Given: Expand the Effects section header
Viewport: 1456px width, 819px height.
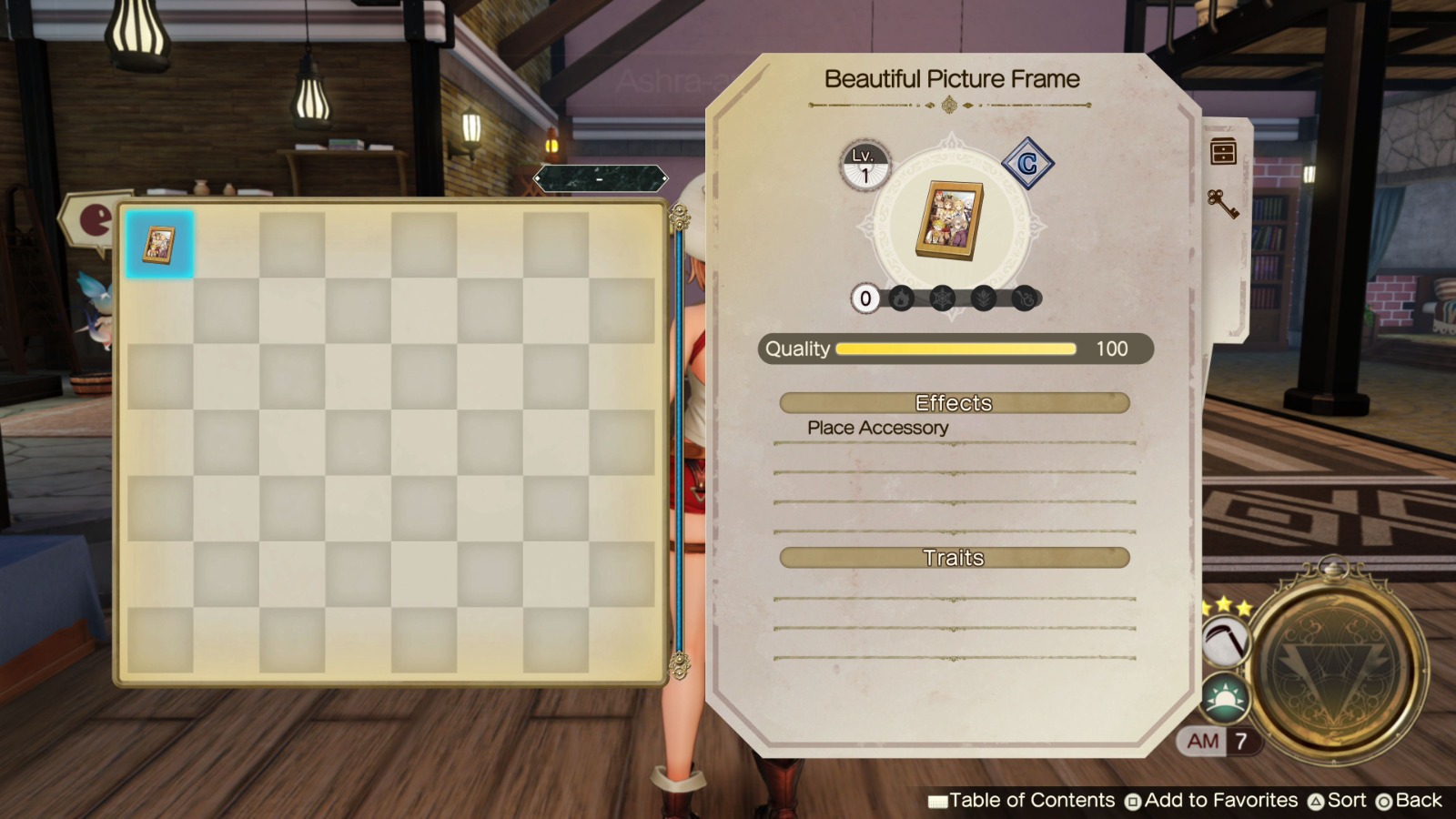Looking at the screenshot, I should (954, 403).
